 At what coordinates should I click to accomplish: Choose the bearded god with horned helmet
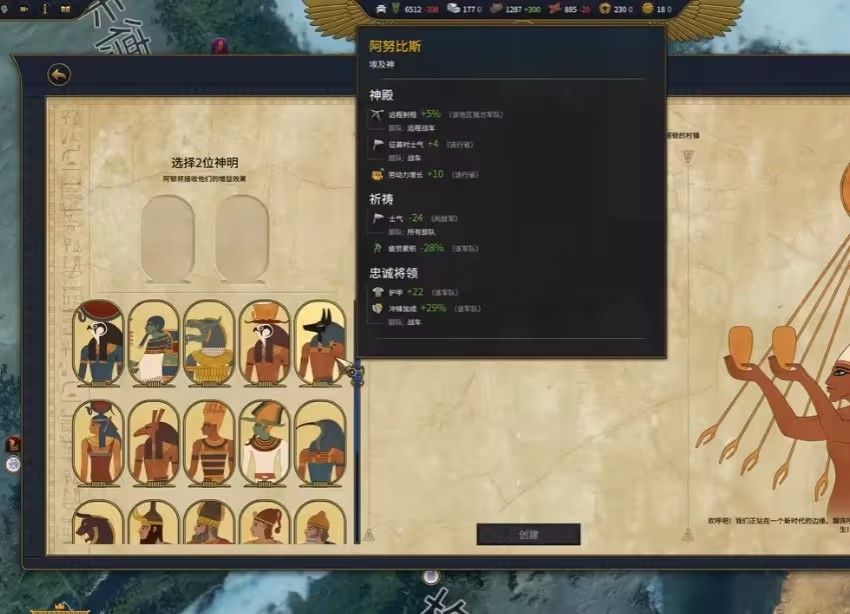(154, 523)
